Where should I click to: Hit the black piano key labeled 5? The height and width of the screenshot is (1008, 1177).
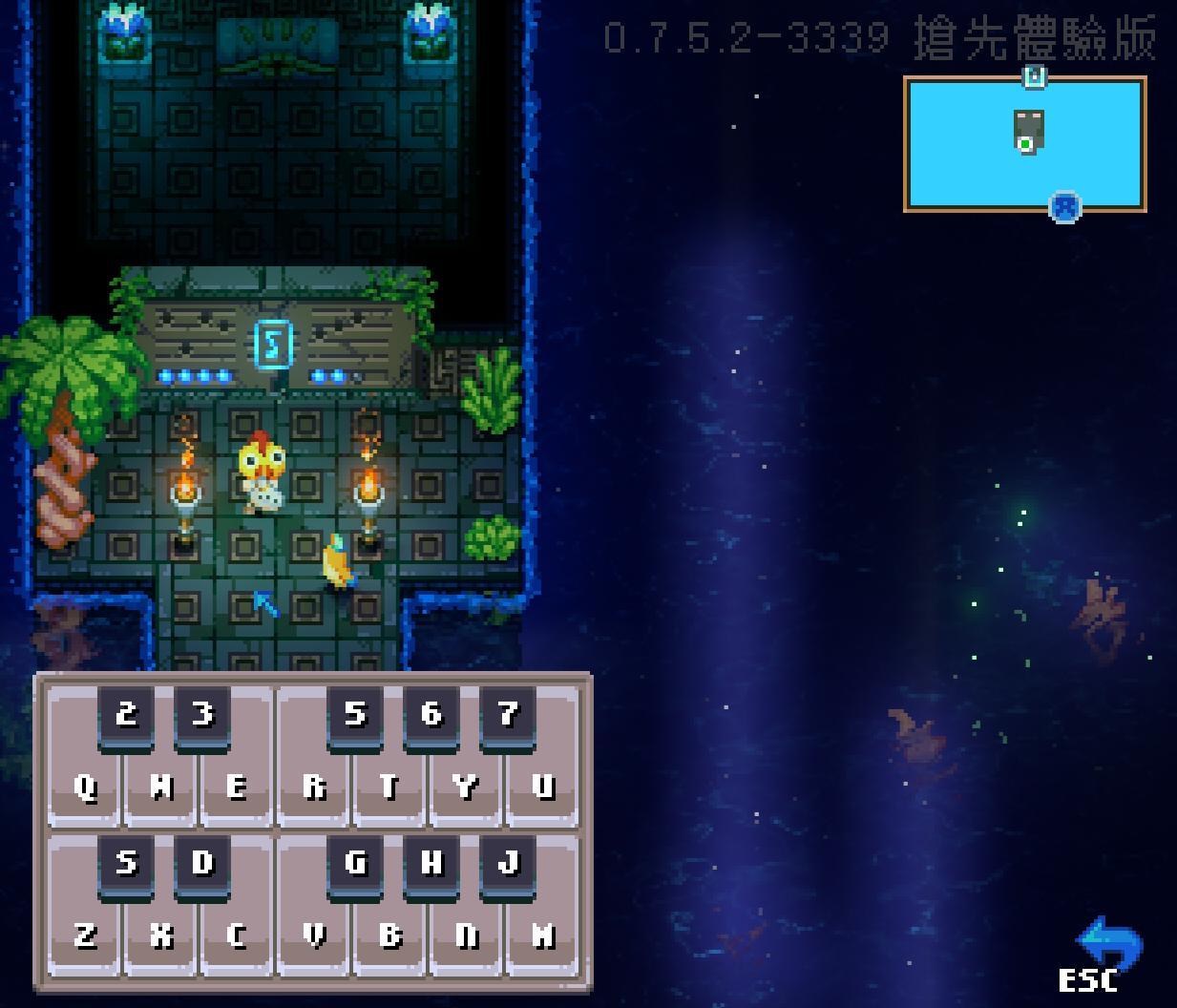pos(355,715)
